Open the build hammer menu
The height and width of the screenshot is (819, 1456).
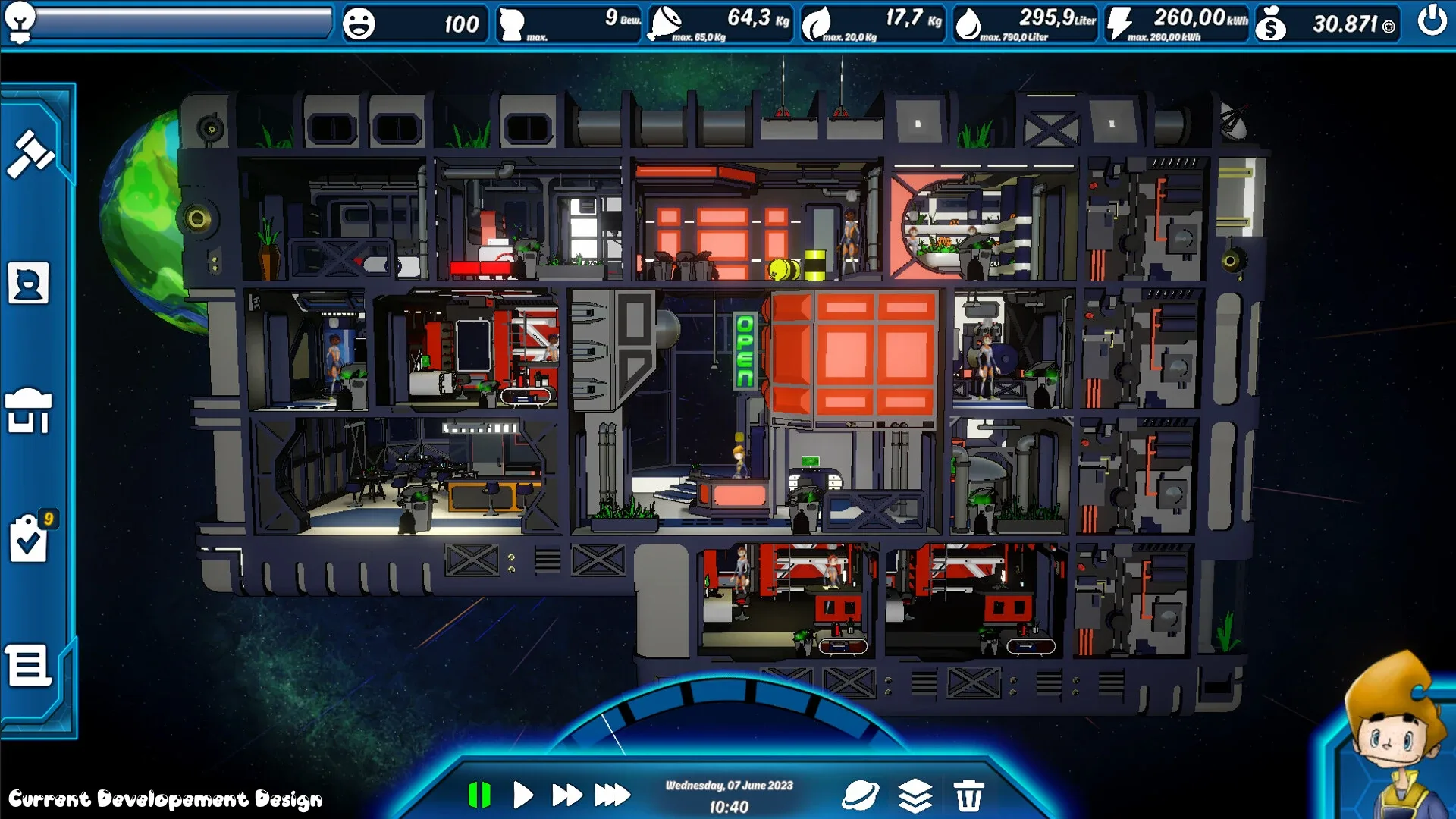pos(30,154)
